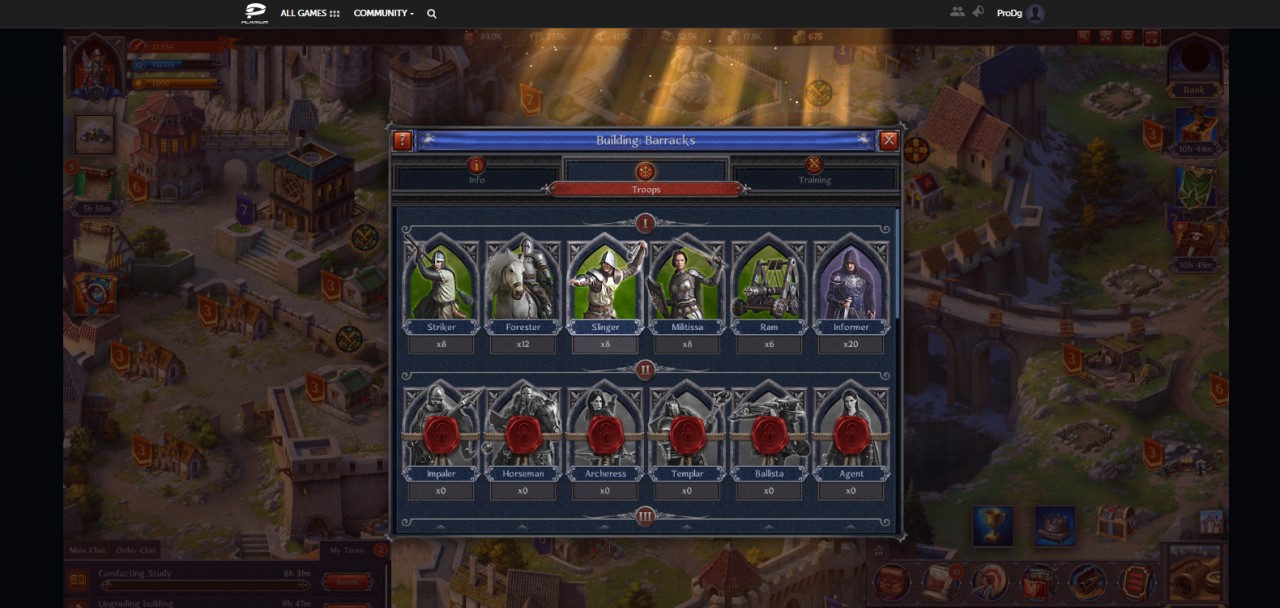Viewport: 1280px width, 608px height.
Task: Click the locked Horseman card
Action: (x=523, y=431)
